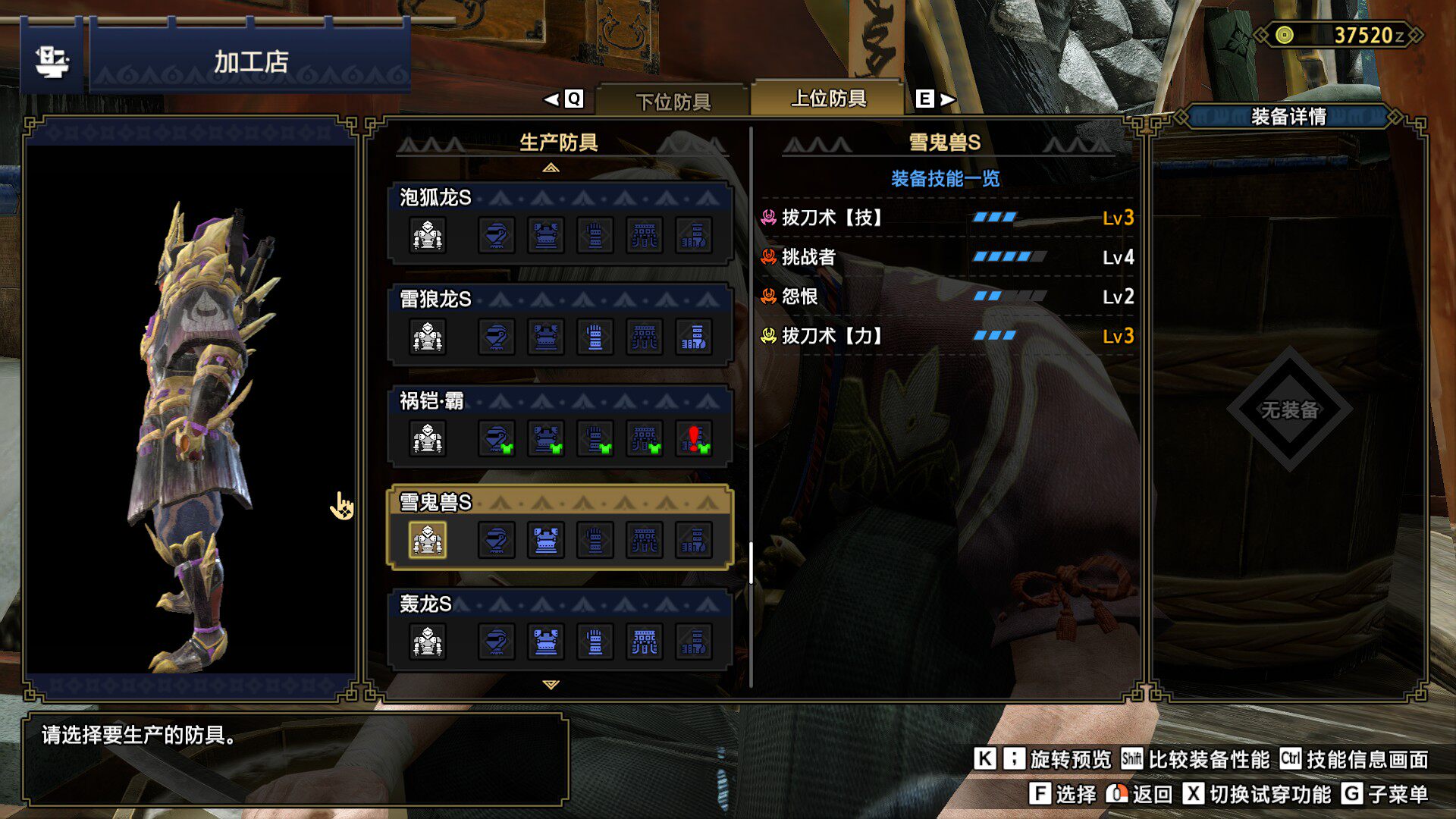Select the 雷狼龙S helmet piece
This screenshot has width=1456, height=819.
(x=497, y=337)
